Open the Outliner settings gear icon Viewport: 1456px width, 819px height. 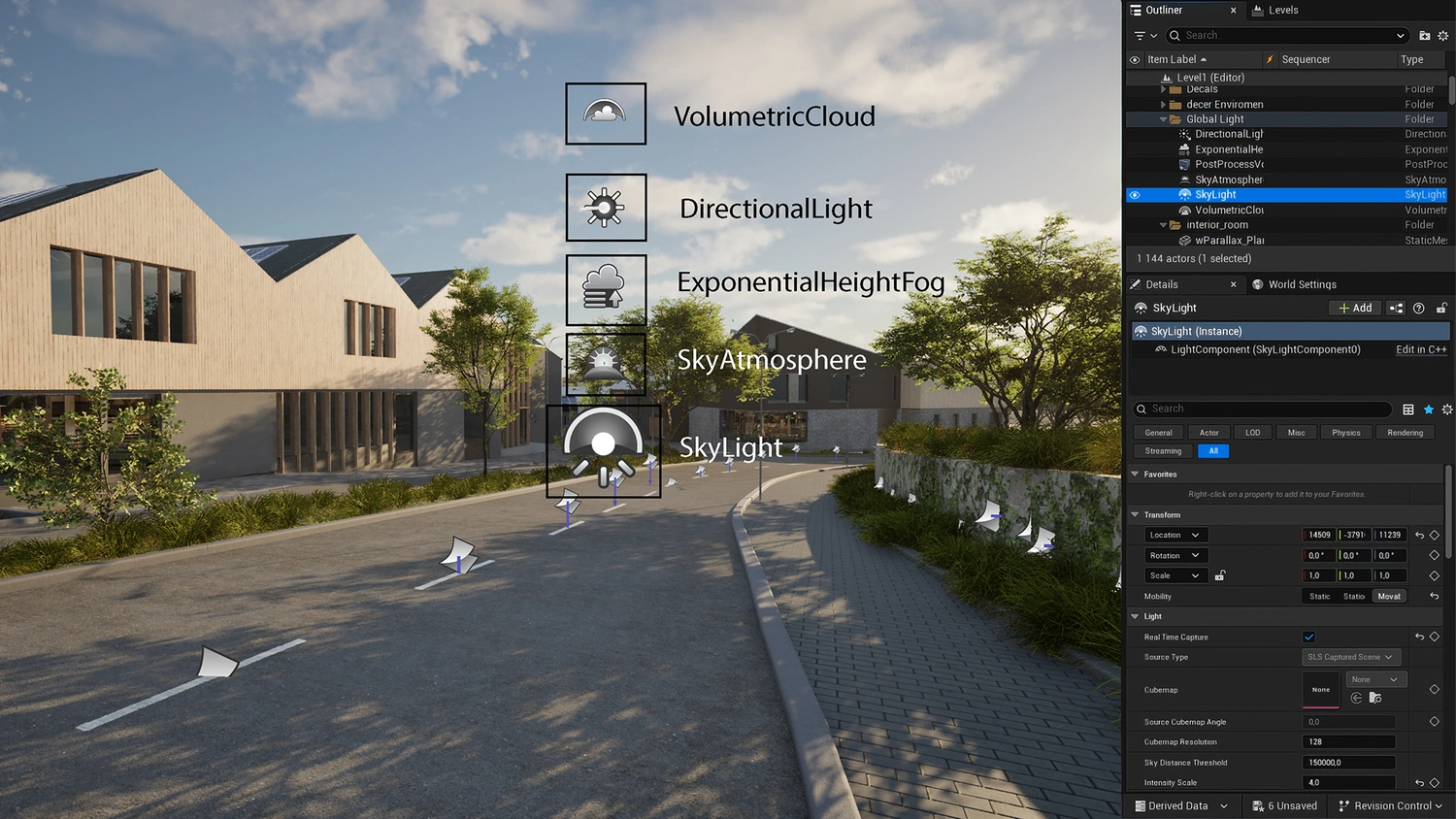coord(1442,35)
